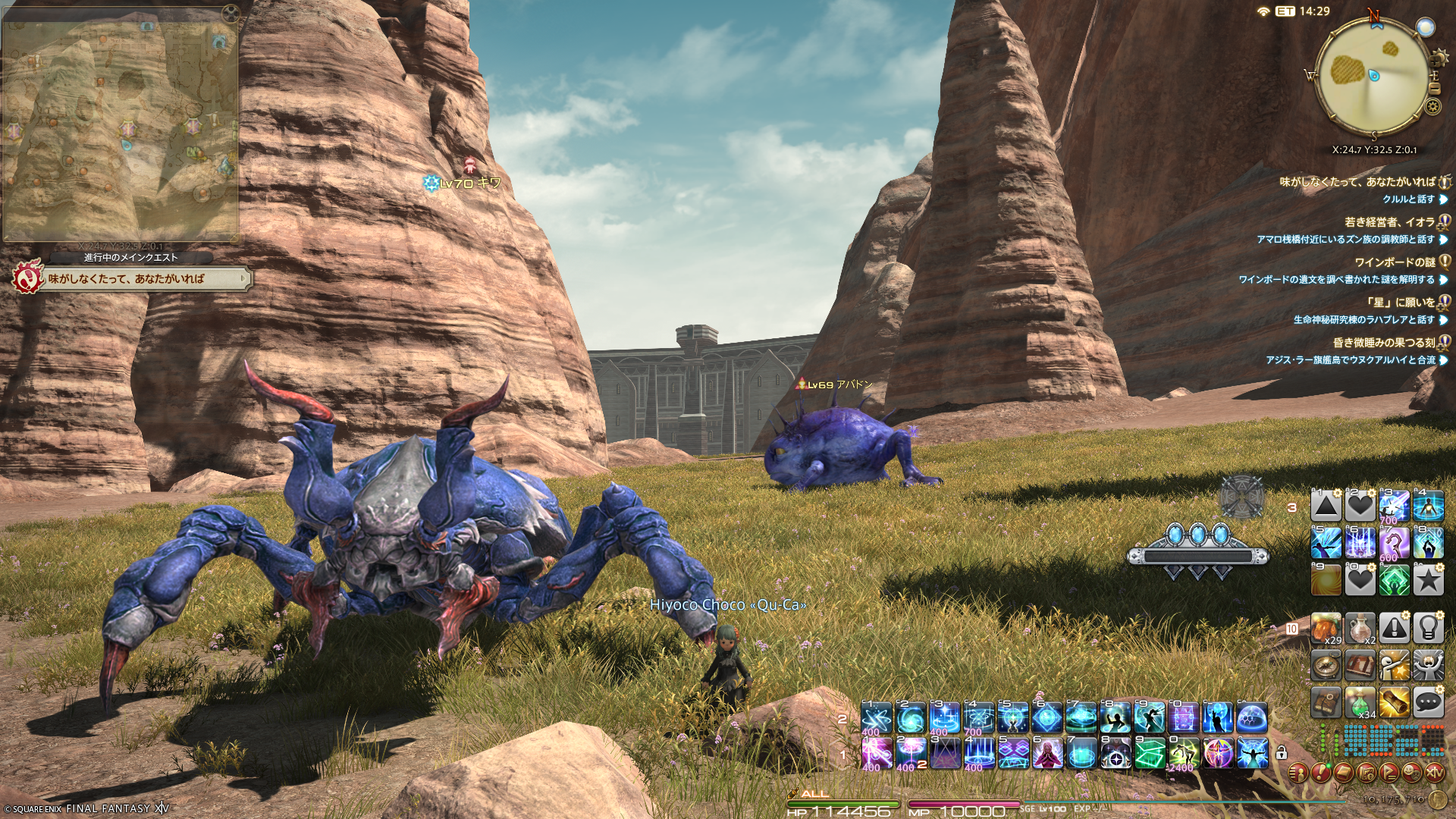Click the speech bubble macro icon

1428,703
